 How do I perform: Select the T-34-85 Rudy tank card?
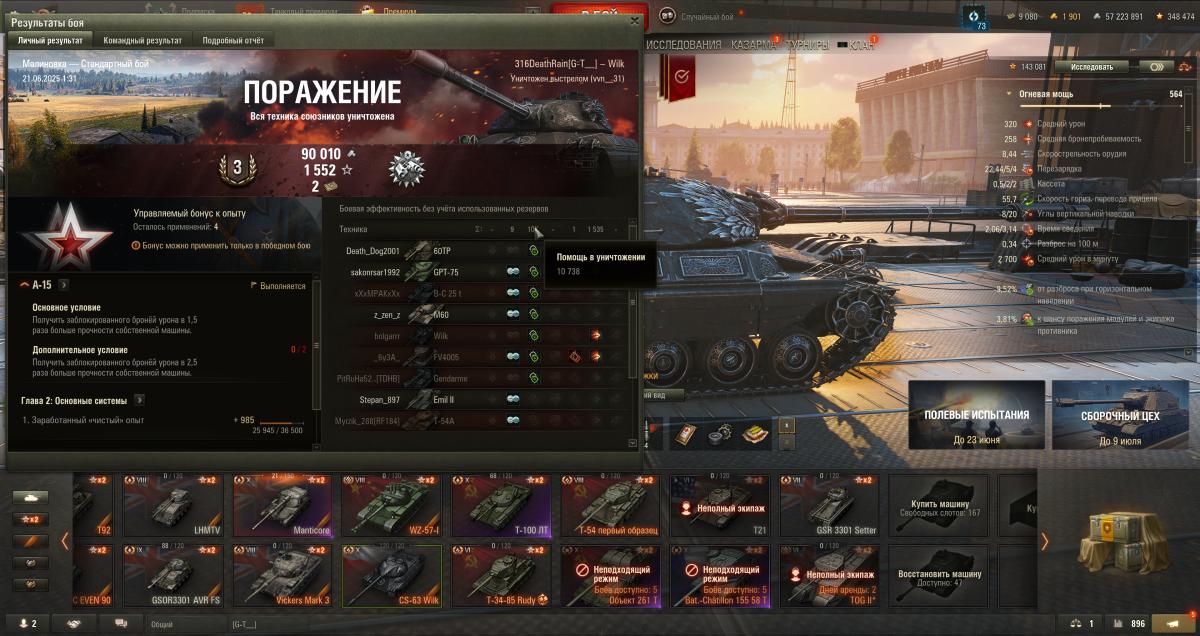pyautogui.click(x=501, y=576)
